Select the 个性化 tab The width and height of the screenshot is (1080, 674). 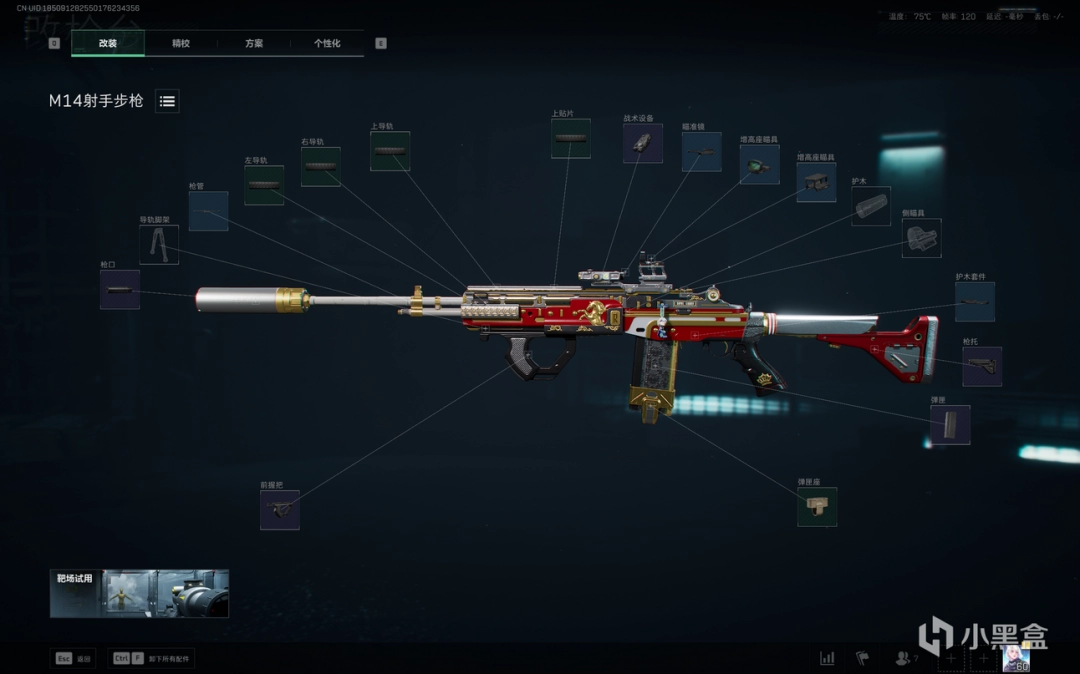[x=327, y=43]
